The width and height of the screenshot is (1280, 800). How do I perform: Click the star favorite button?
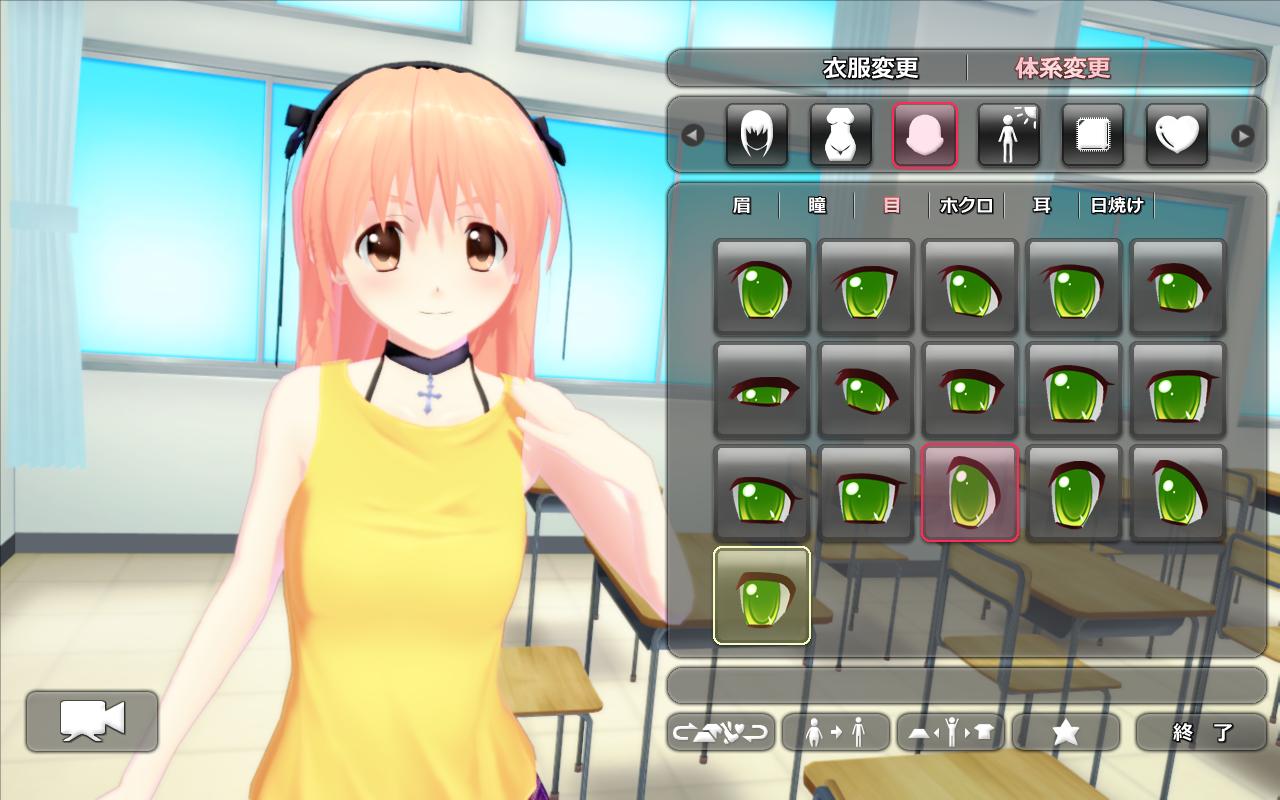click(1066, 732)
